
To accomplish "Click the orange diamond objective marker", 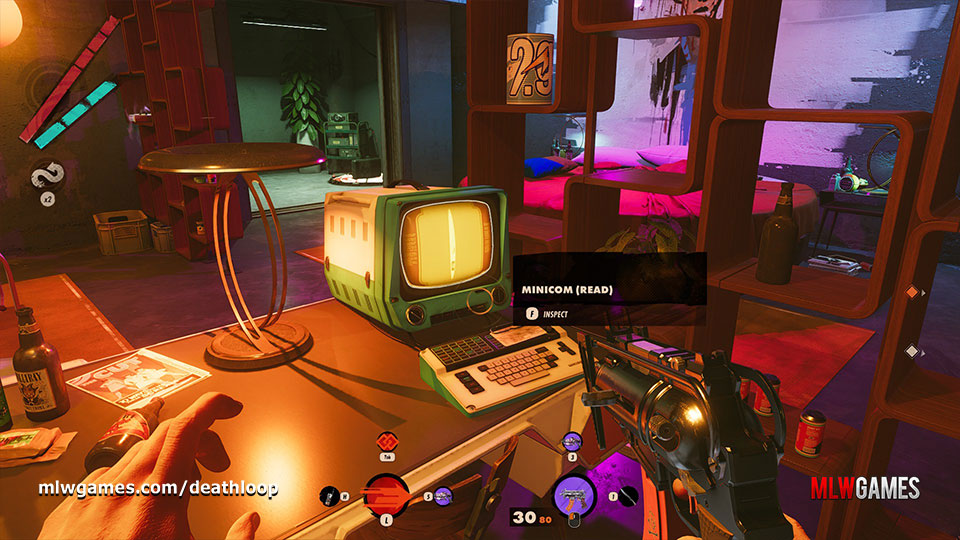I will click(911, 292).
